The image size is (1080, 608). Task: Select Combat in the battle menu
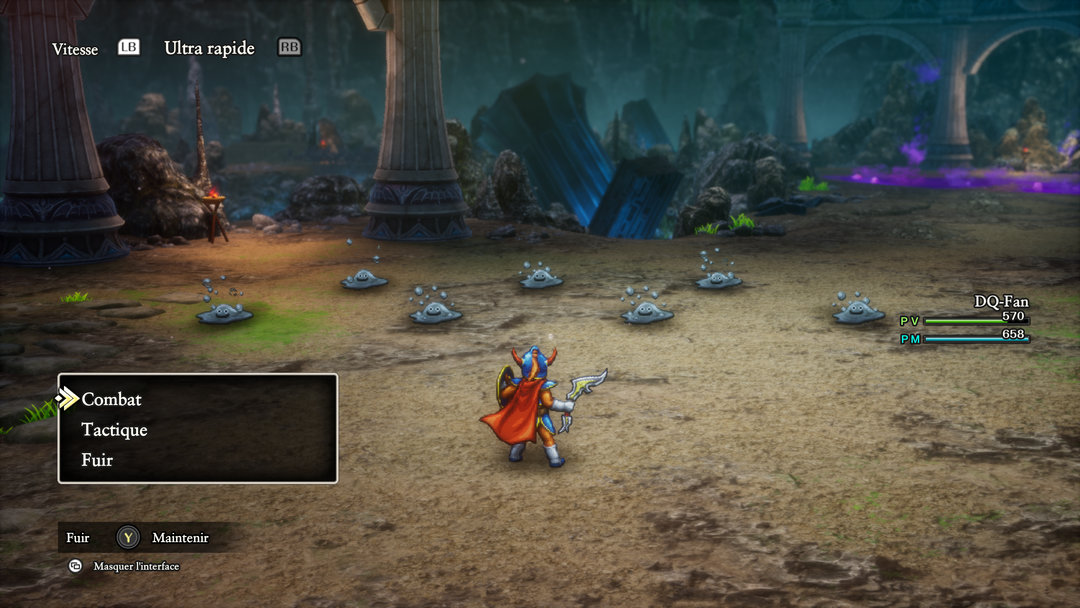click(x=112, y=399)
